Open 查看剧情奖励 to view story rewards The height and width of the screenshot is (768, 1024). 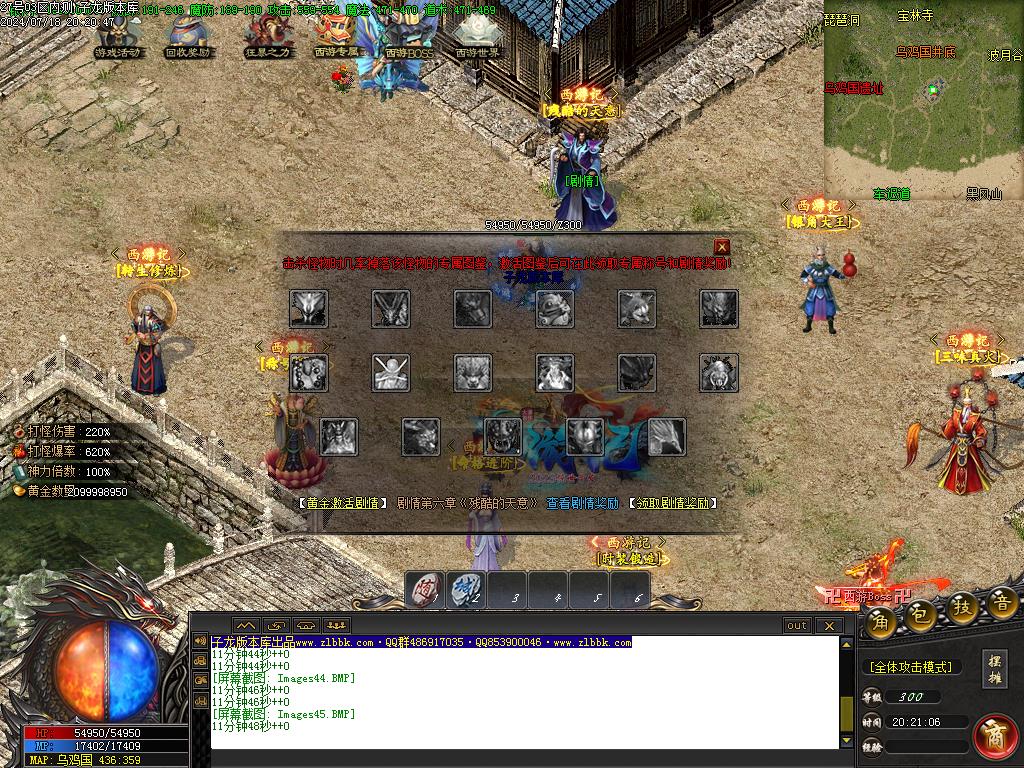coord(582,504)
